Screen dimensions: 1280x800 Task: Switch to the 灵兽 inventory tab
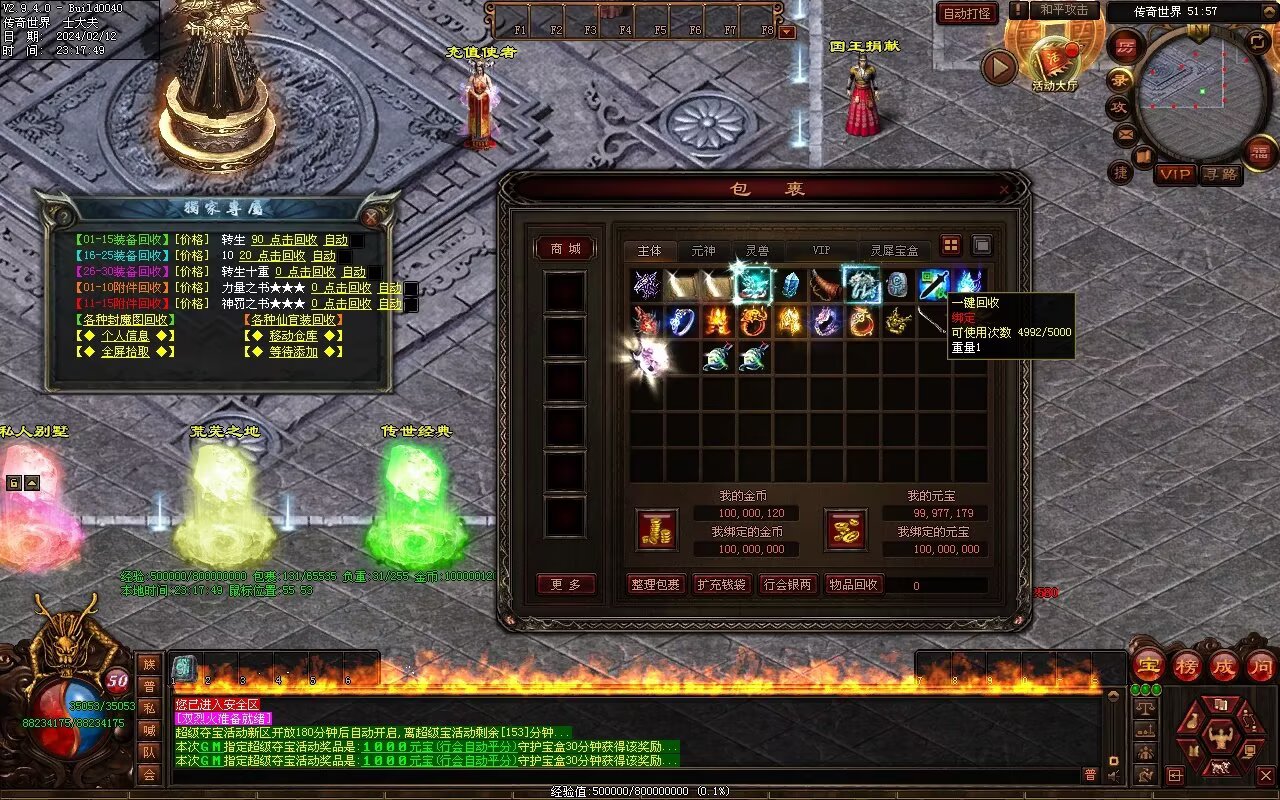[x=757, y=251]
